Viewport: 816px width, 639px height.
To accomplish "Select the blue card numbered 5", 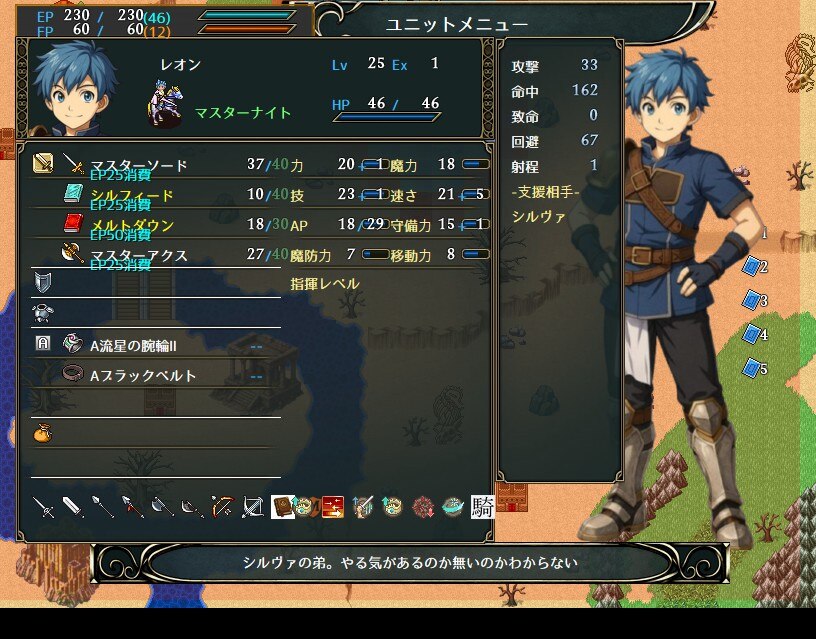I will pos(752,368).
